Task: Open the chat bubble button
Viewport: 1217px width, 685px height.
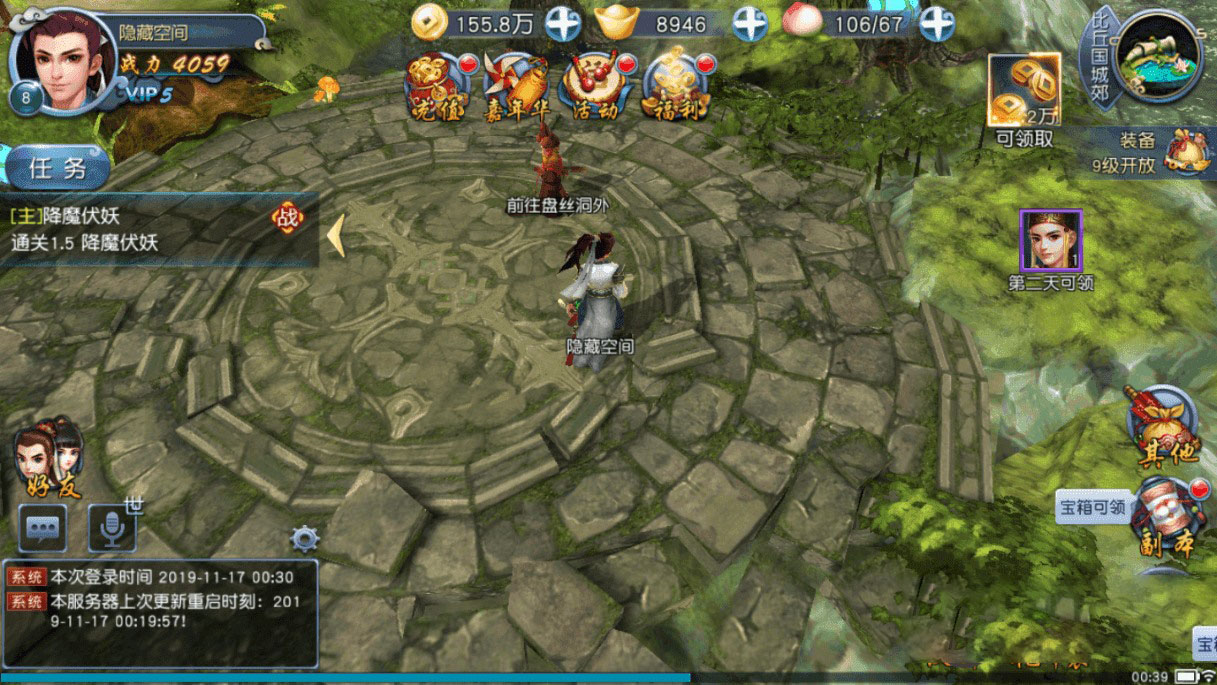Action: 43,528
